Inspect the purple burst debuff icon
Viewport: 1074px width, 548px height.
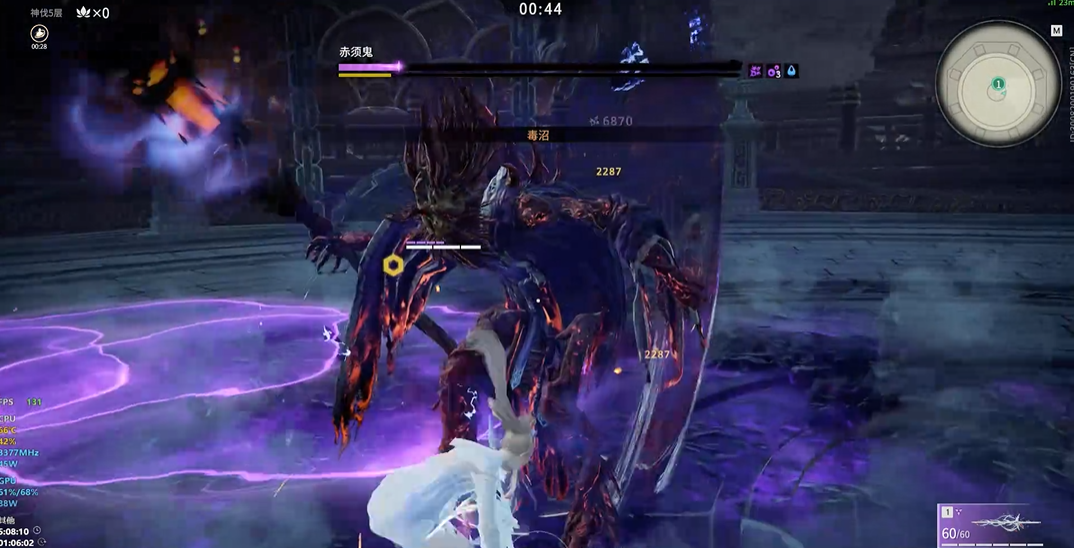(756, 71)
